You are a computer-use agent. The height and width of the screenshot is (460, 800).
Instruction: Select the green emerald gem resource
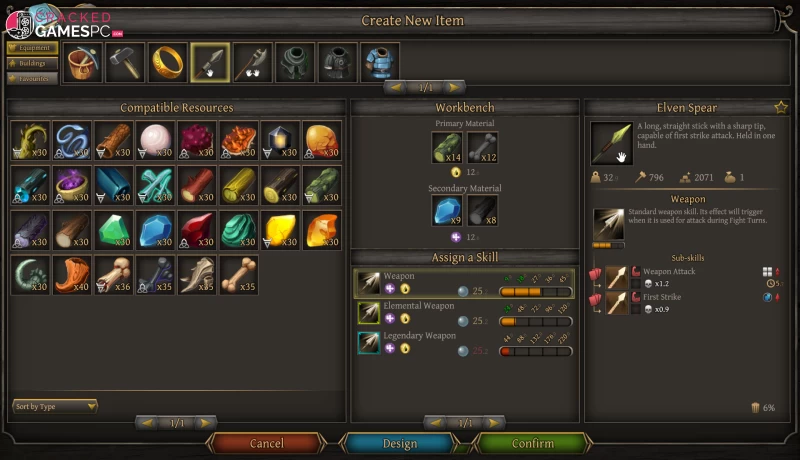click(113, 229)
